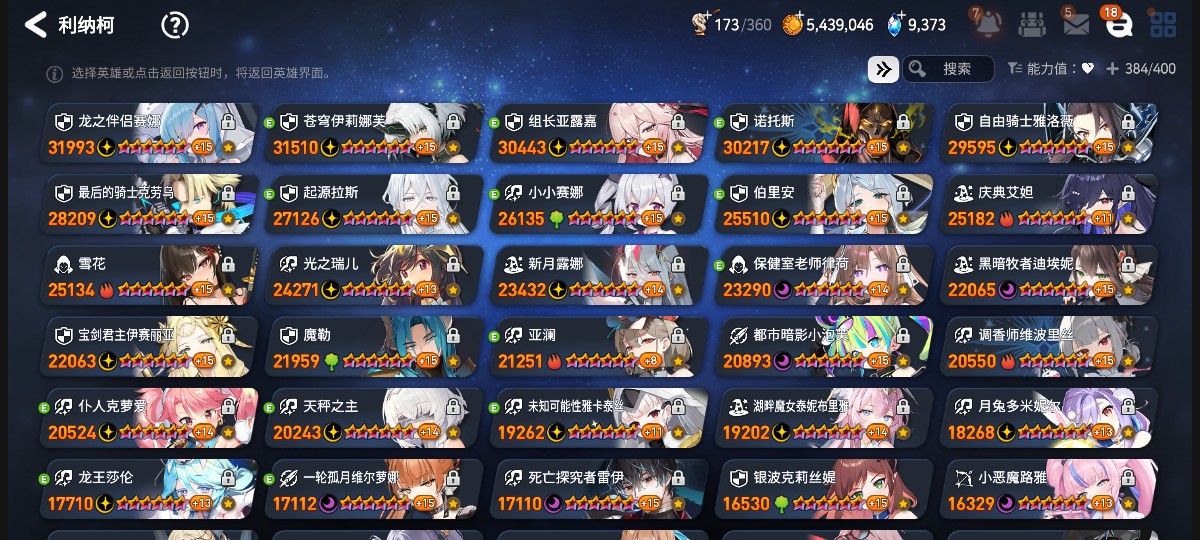Screen dimensions: 1200x540
Task: Select hero 庆典艾妲
Action: tap(1050, 204)
